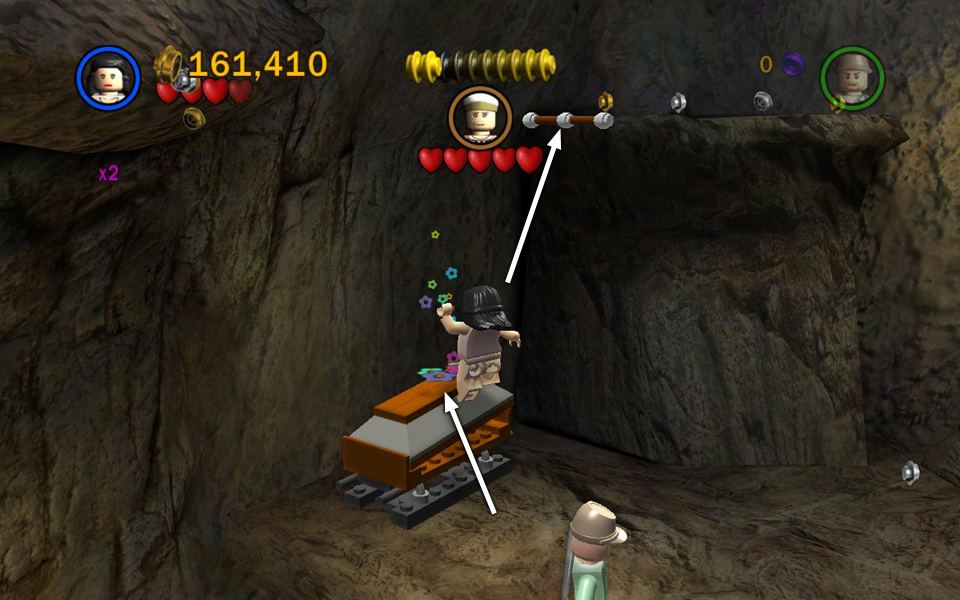Image resolution: width=960 pixels, height=600 pixels.
Task: Select the white-capped character portrait
Action: (480, 117)
